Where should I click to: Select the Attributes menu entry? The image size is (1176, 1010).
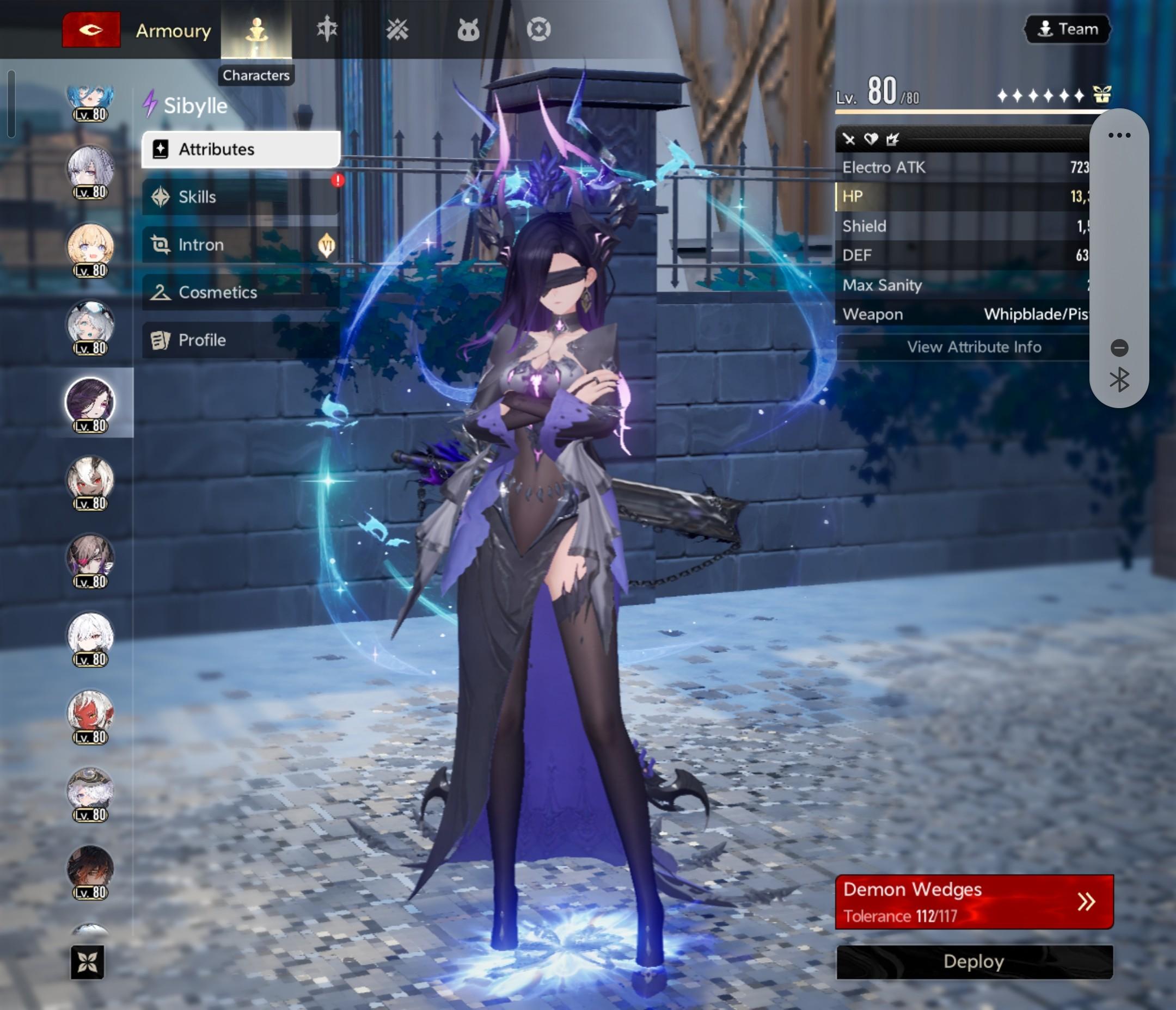pos(241,149)
